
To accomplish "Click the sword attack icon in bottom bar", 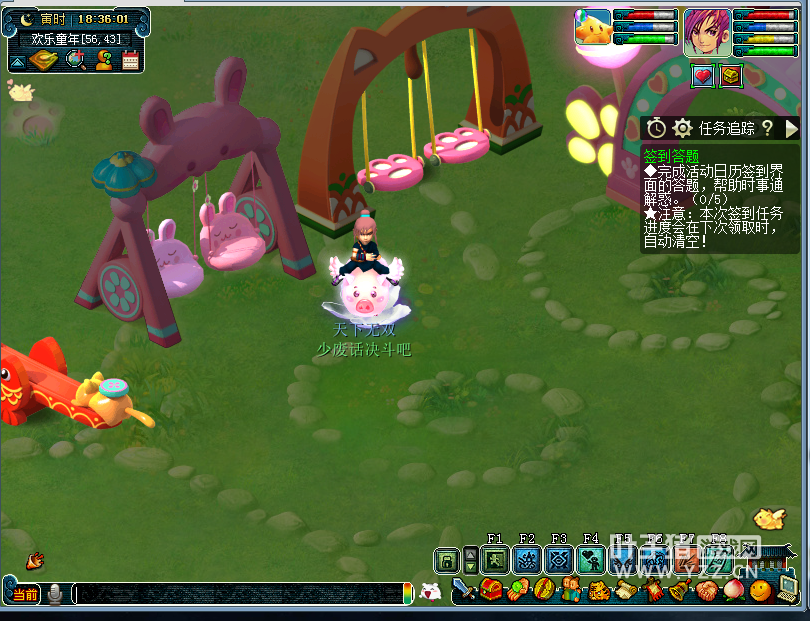I will 465,590.
